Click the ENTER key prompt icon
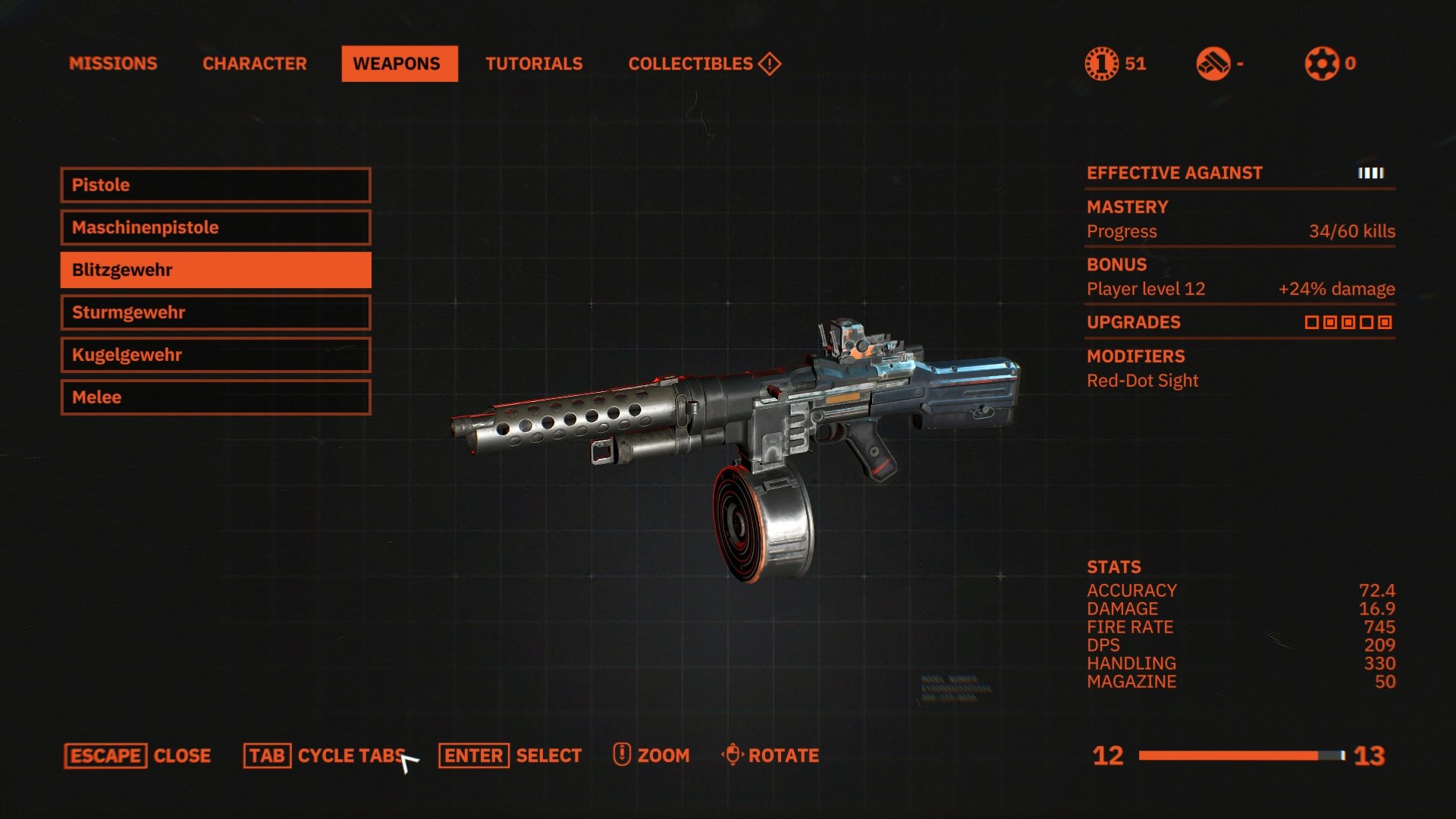The height and width of the screenshot is (819, 1456). (x=472, y=755)
